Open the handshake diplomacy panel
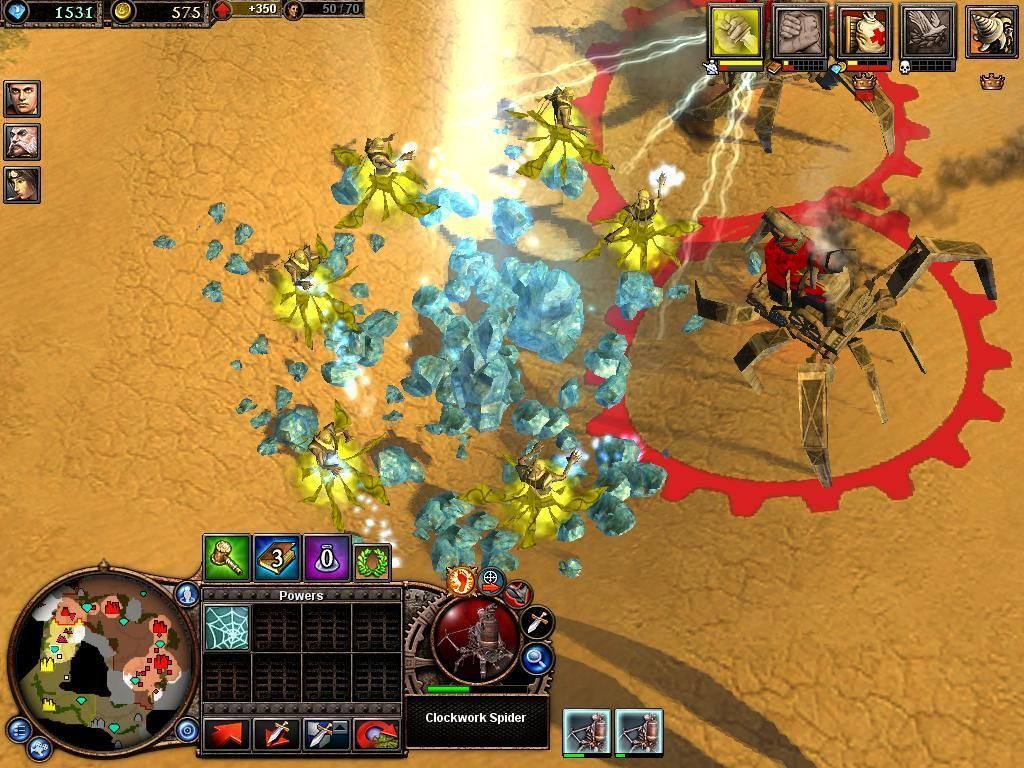 point(800,31)
